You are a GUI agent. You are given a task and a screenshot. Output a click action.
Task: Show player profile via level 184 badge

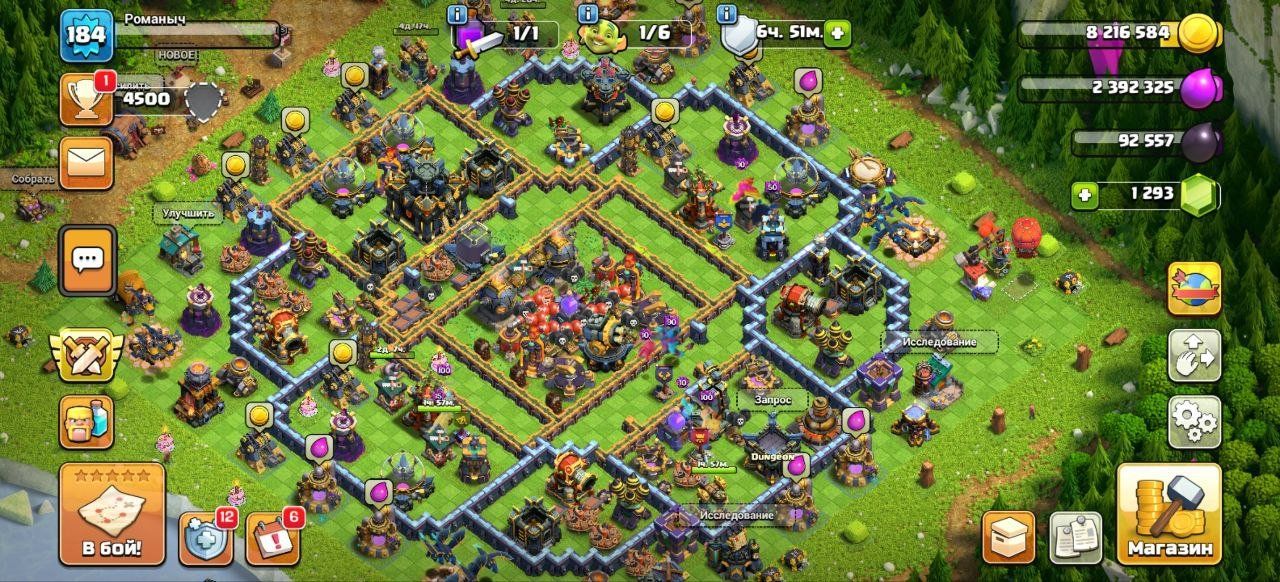87,35
